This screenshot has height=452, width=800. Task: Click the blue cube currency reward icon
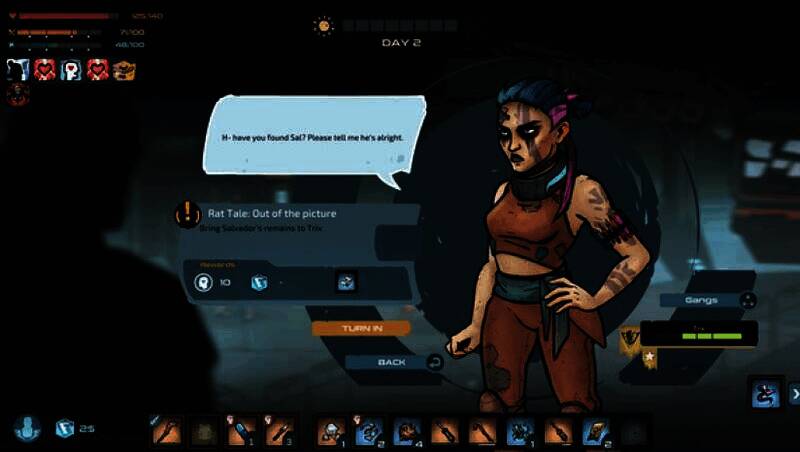point(259,283)
